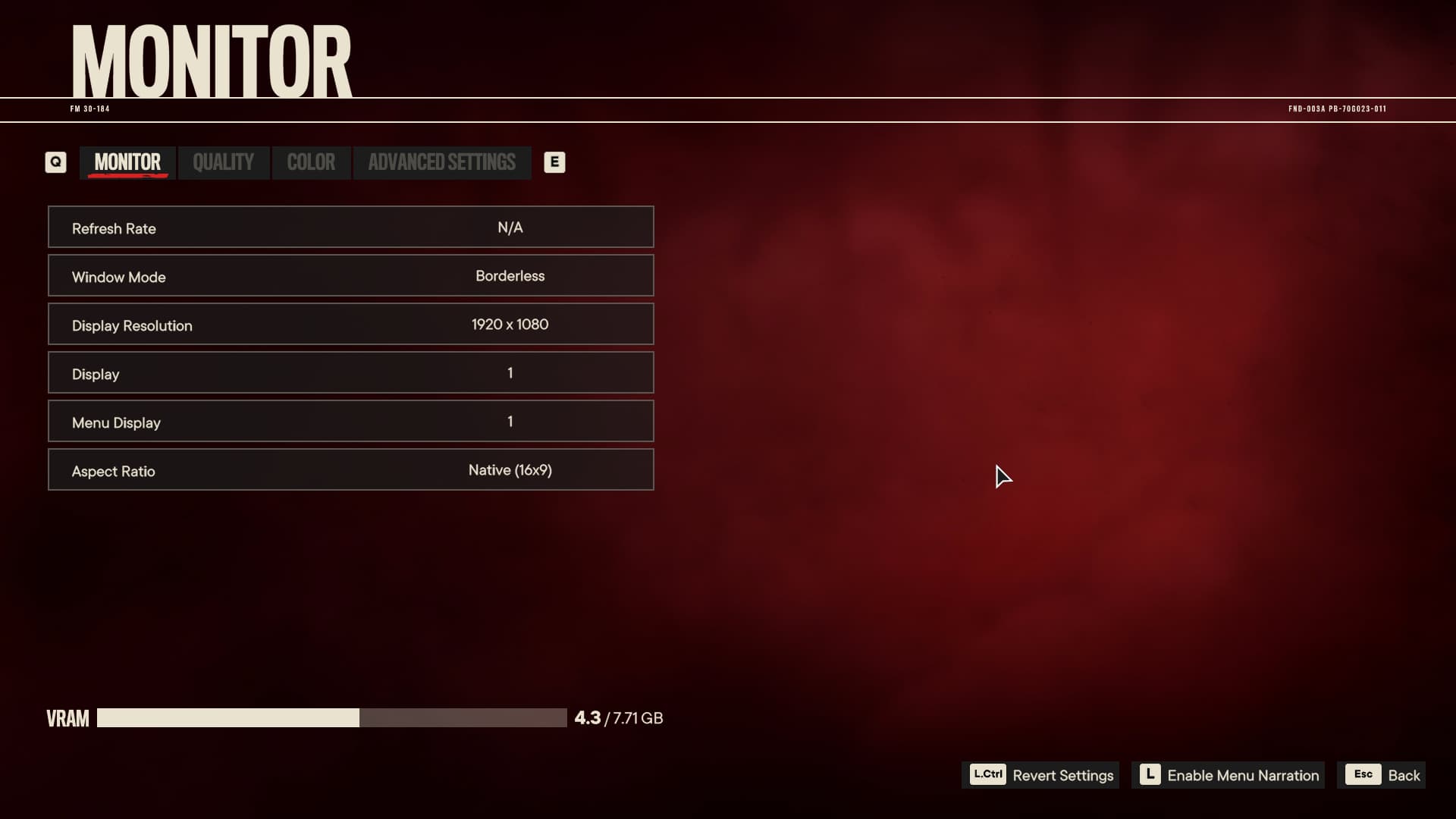Screen dimensions: 1456x819
Task: Enable Menu Narration
Action: point(1228,775)
